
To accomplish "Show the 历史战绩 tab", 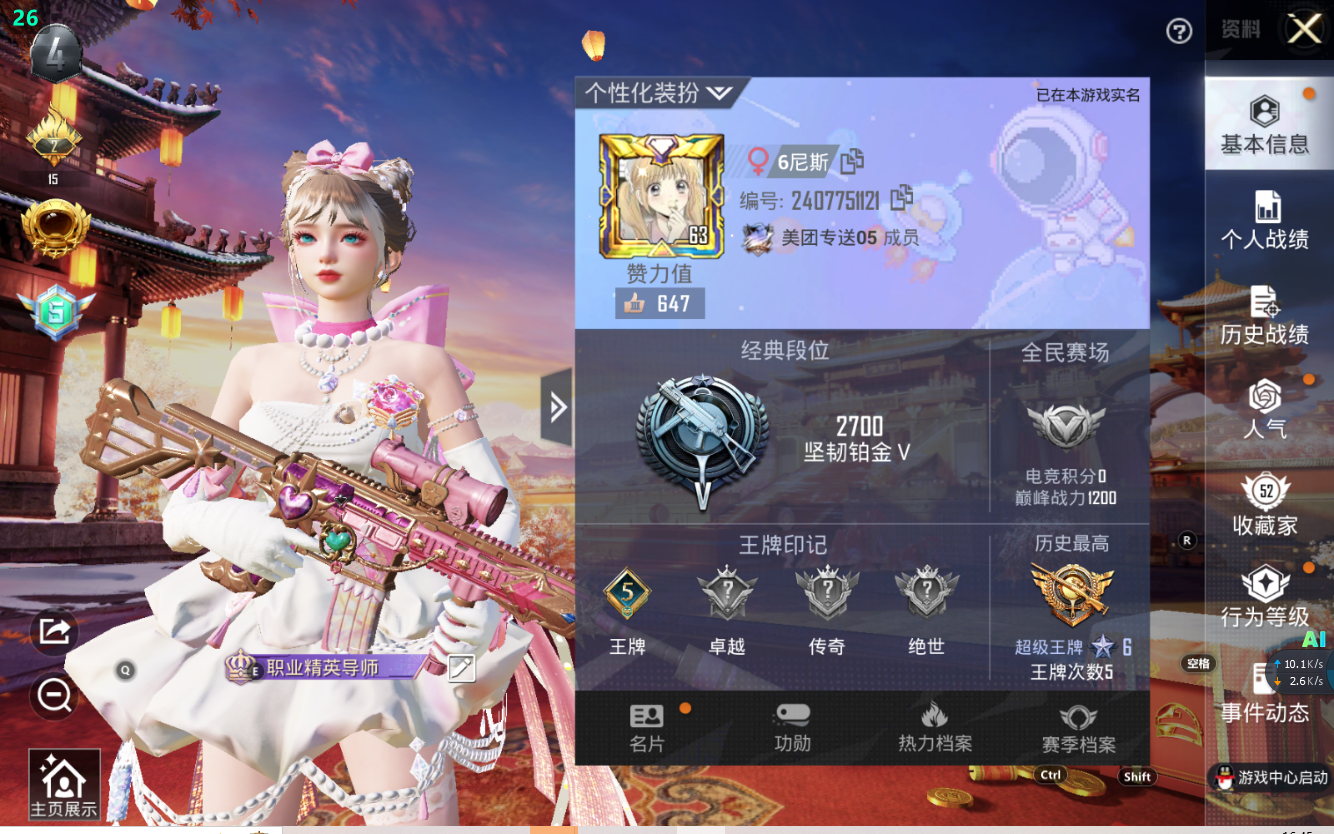I will (1265, 315).
